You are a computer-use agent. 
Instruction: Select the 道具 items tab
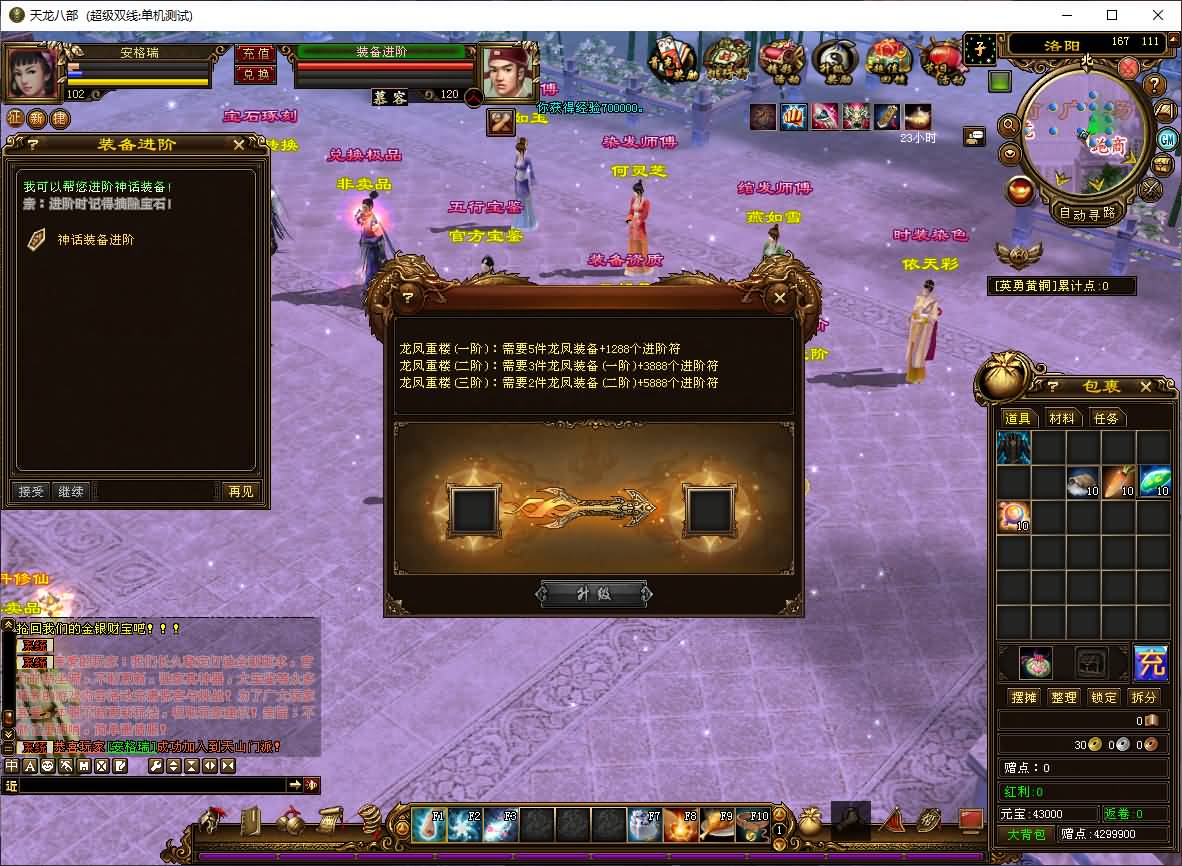pos(1018,418)
